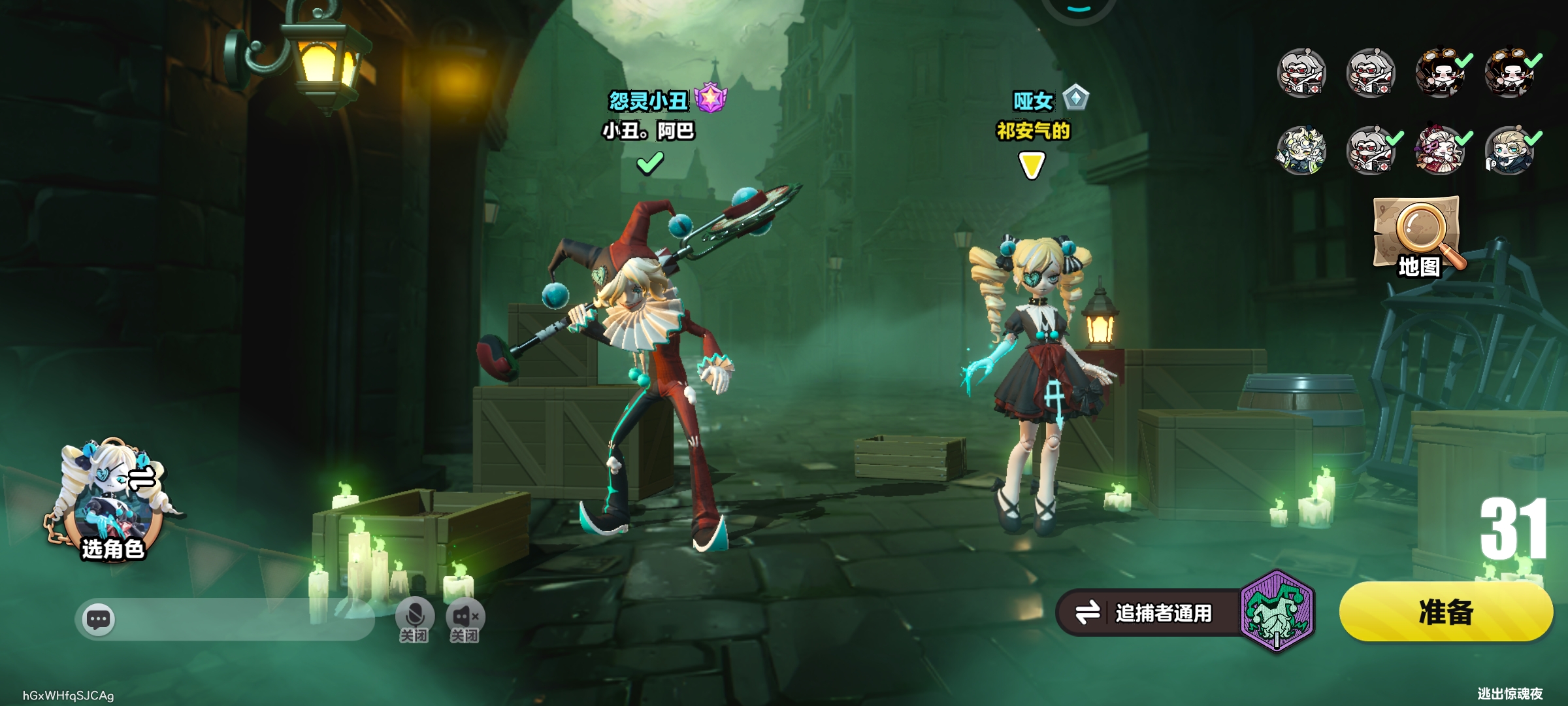This screenshot has width=1568, height=706.
Task: Open the purple hexagon jester talent icon
Action: [1277, 611]
